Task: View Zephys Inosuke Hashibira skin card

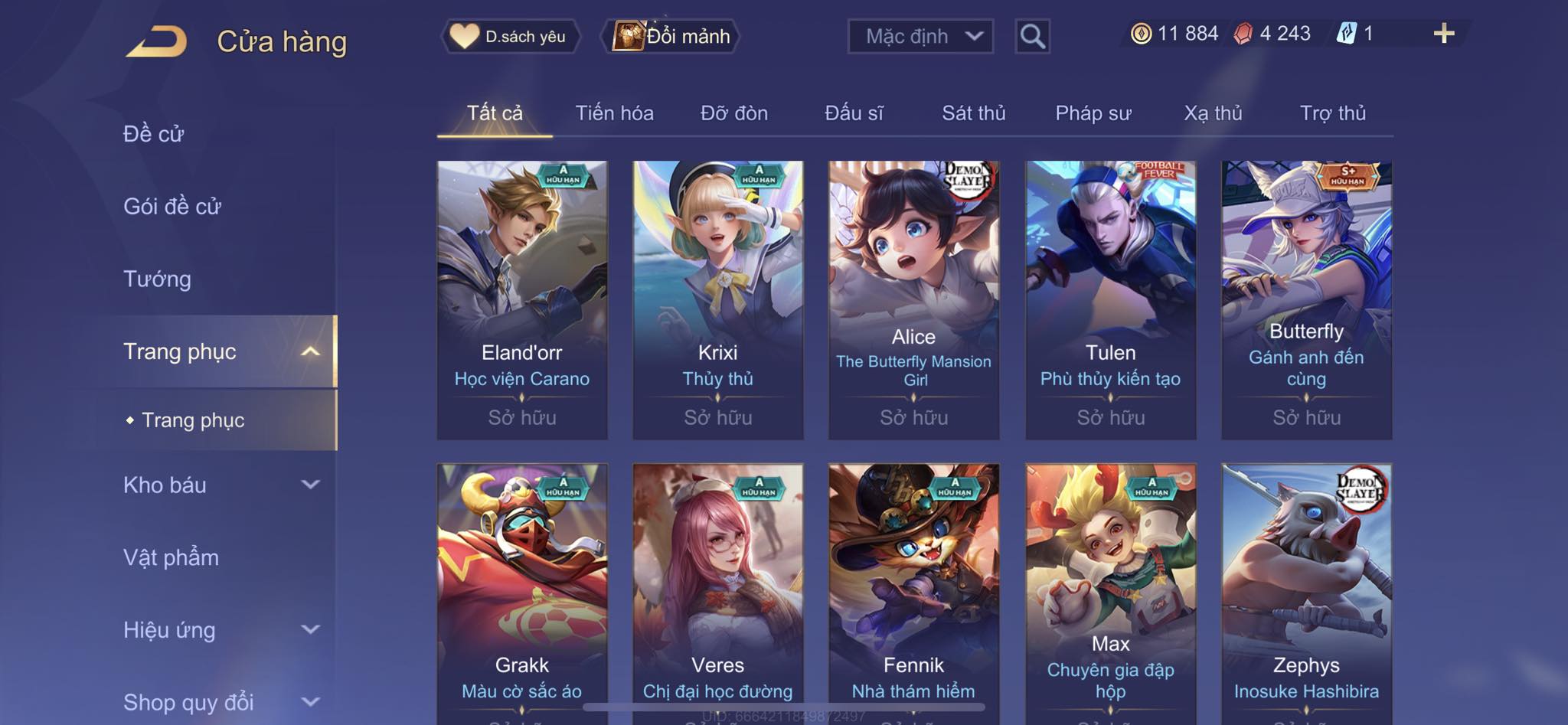Action: click(1306, 589)
